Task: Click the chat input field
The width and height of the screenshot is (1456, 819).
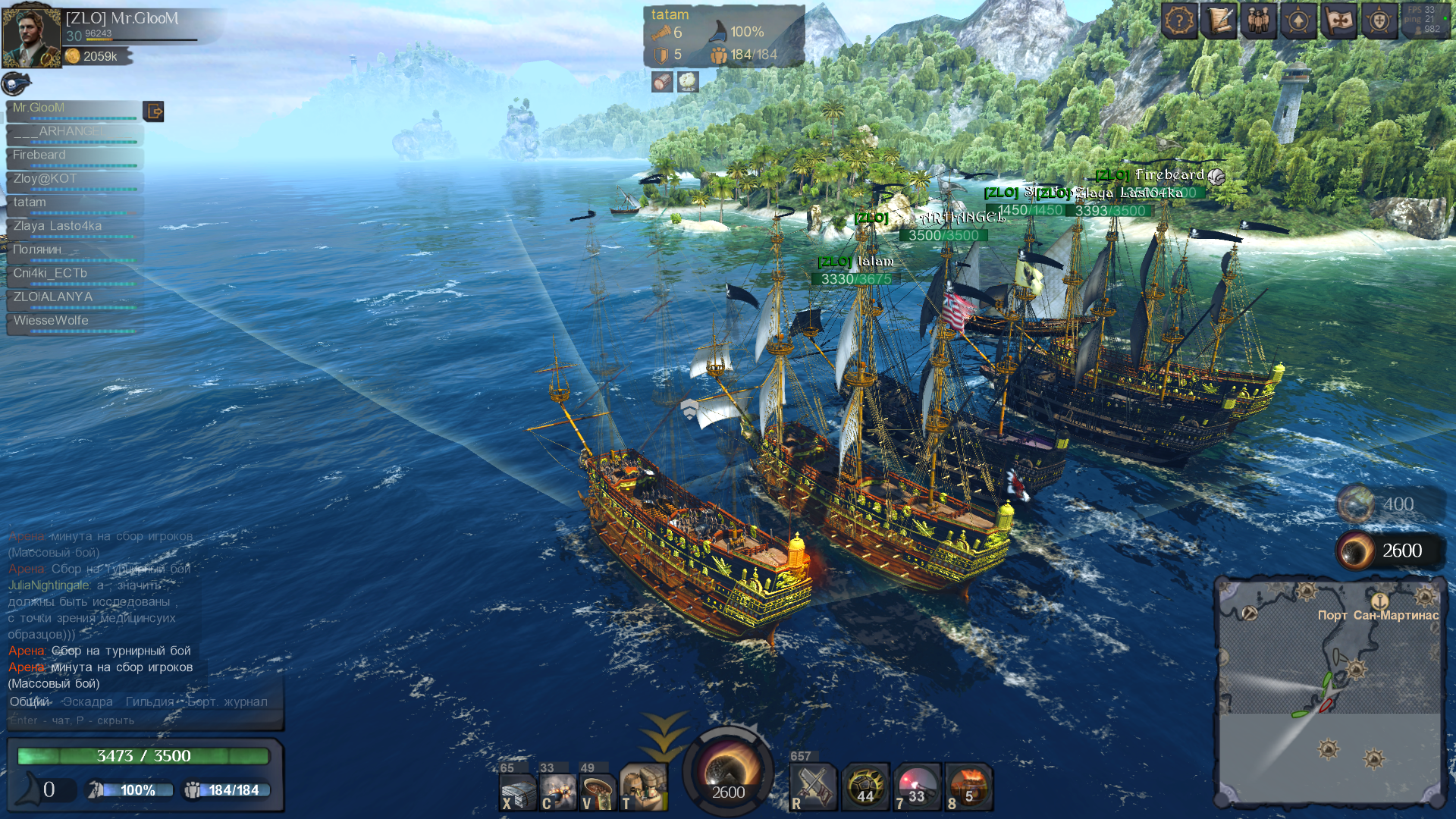Action: click(x=144, y=720)
